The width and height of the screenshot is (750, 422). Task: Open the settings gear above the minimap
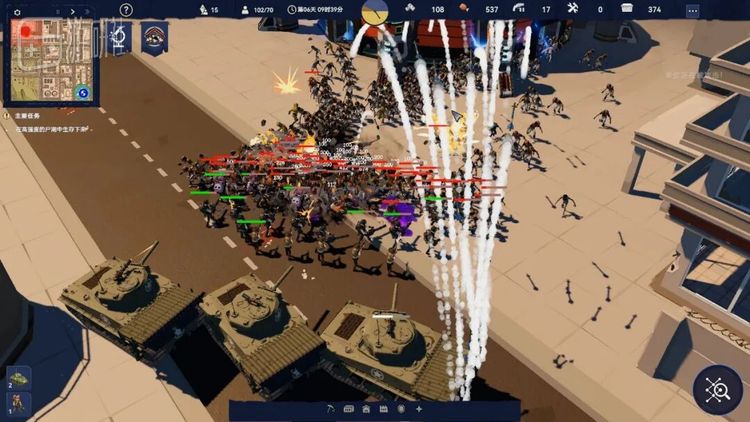pyautogui.click(x=18, y=10)
